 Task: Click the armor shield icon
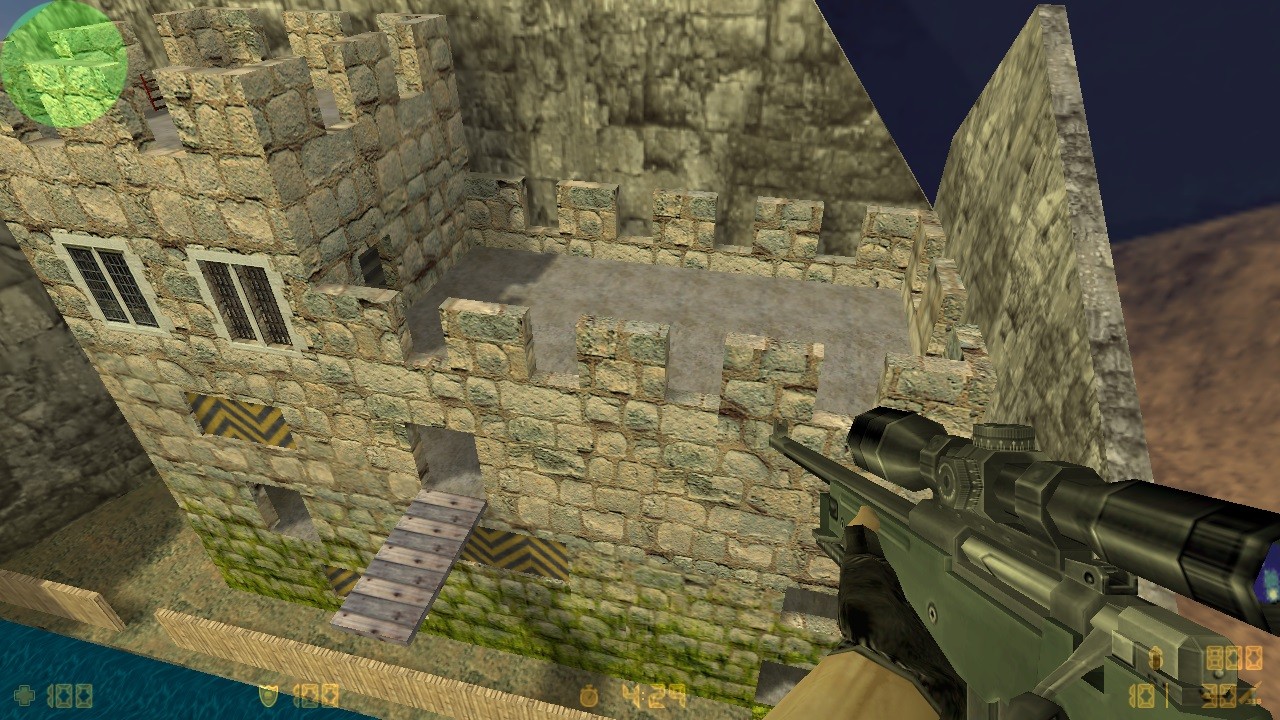click(268, 695)
